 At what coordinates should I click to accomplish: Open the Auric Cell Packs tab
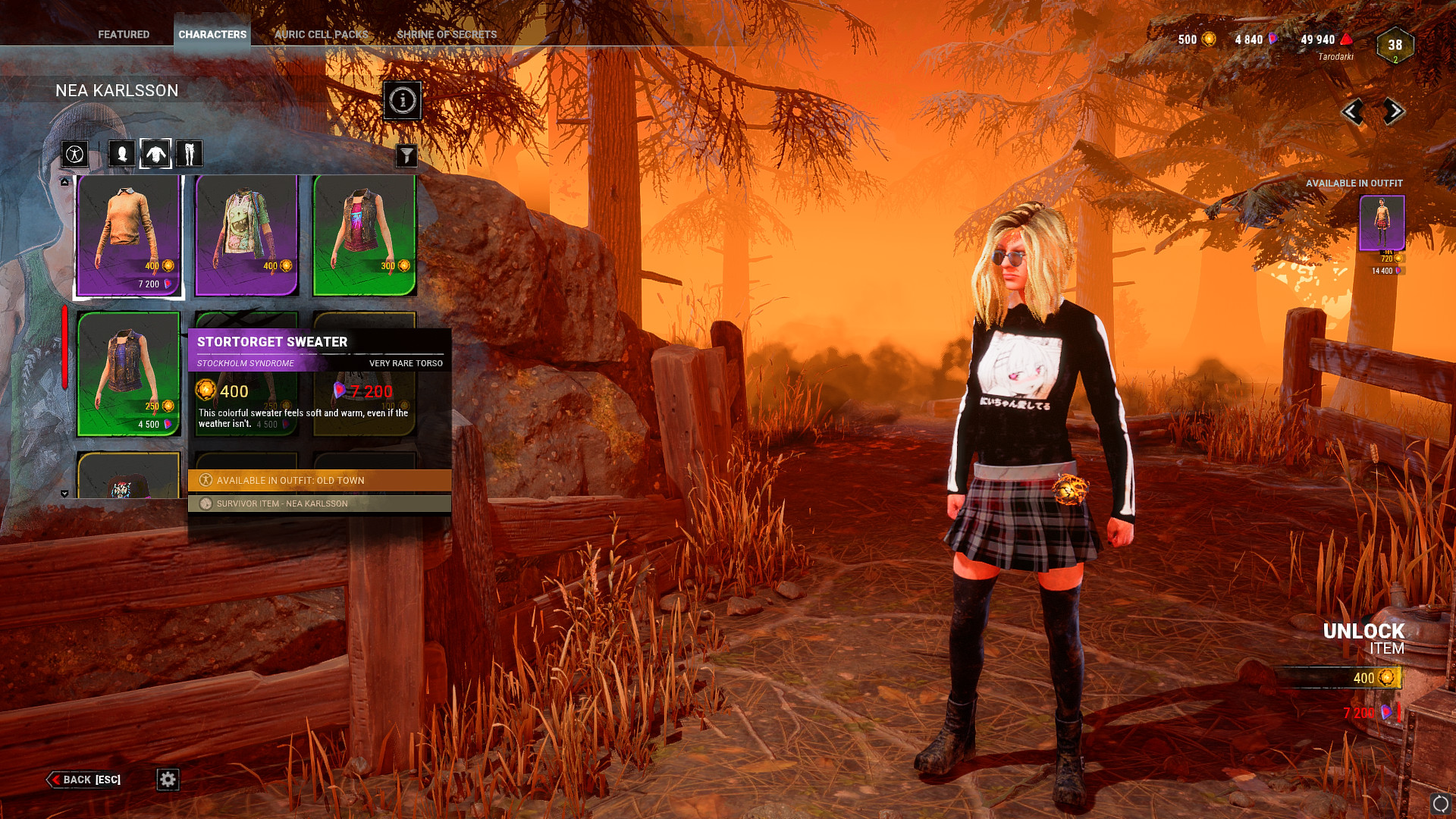tap(322, 34)
